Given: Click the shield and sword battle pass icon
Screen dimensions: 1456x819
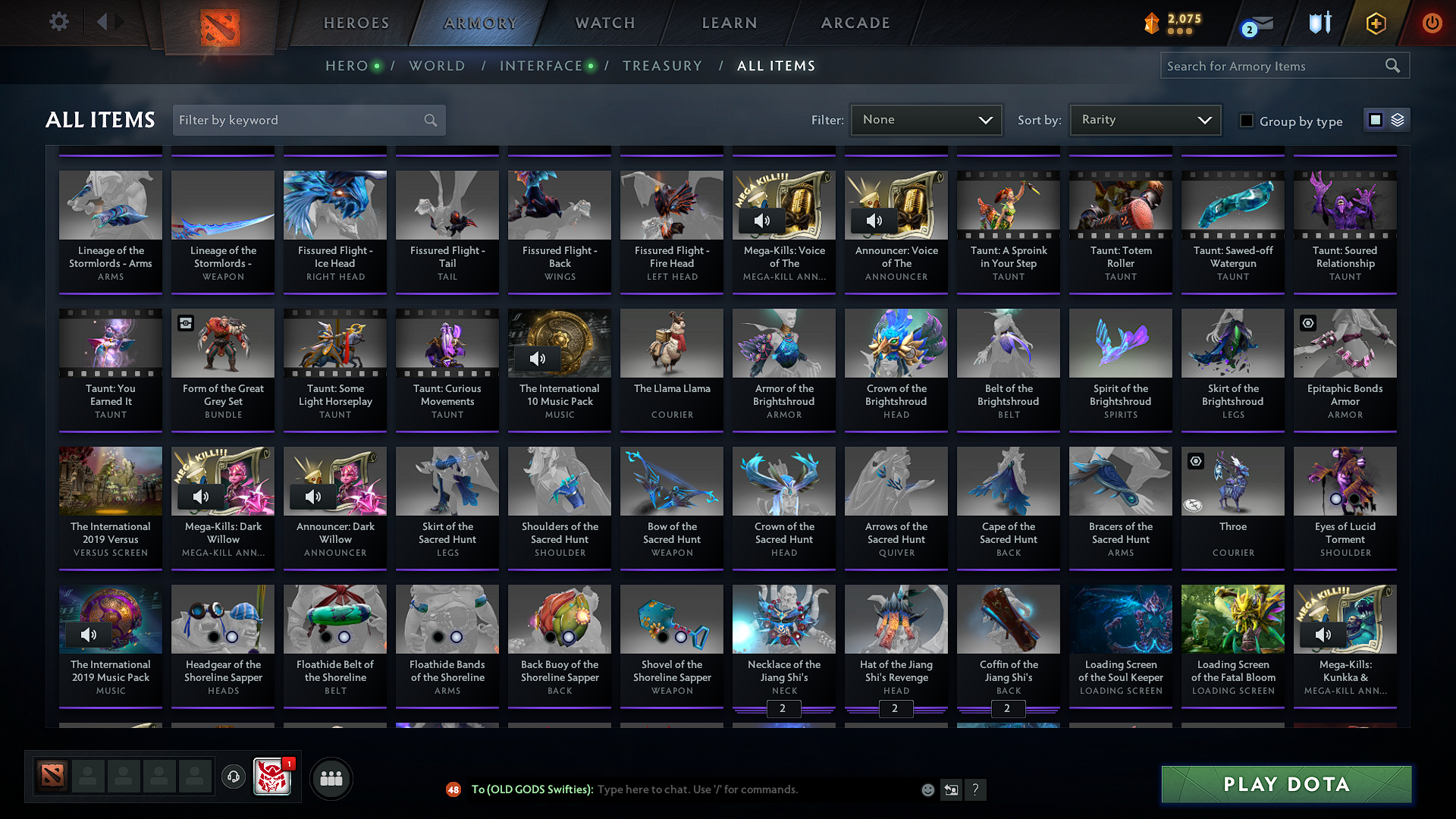Looking at the screenshot, I should click(x=1319, y=23).
